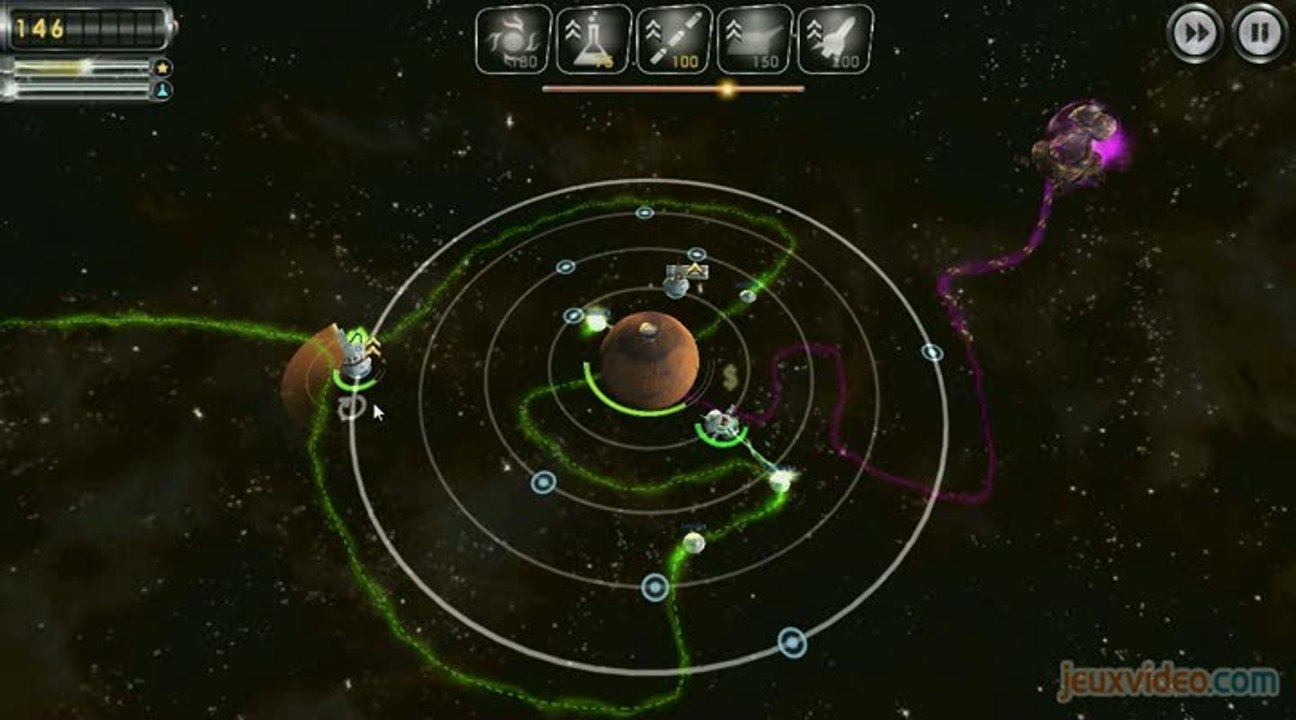This screenshot has width=1296, height=720.
Task: Activate the swirling vortex ability costing 180
Action: 513,40
